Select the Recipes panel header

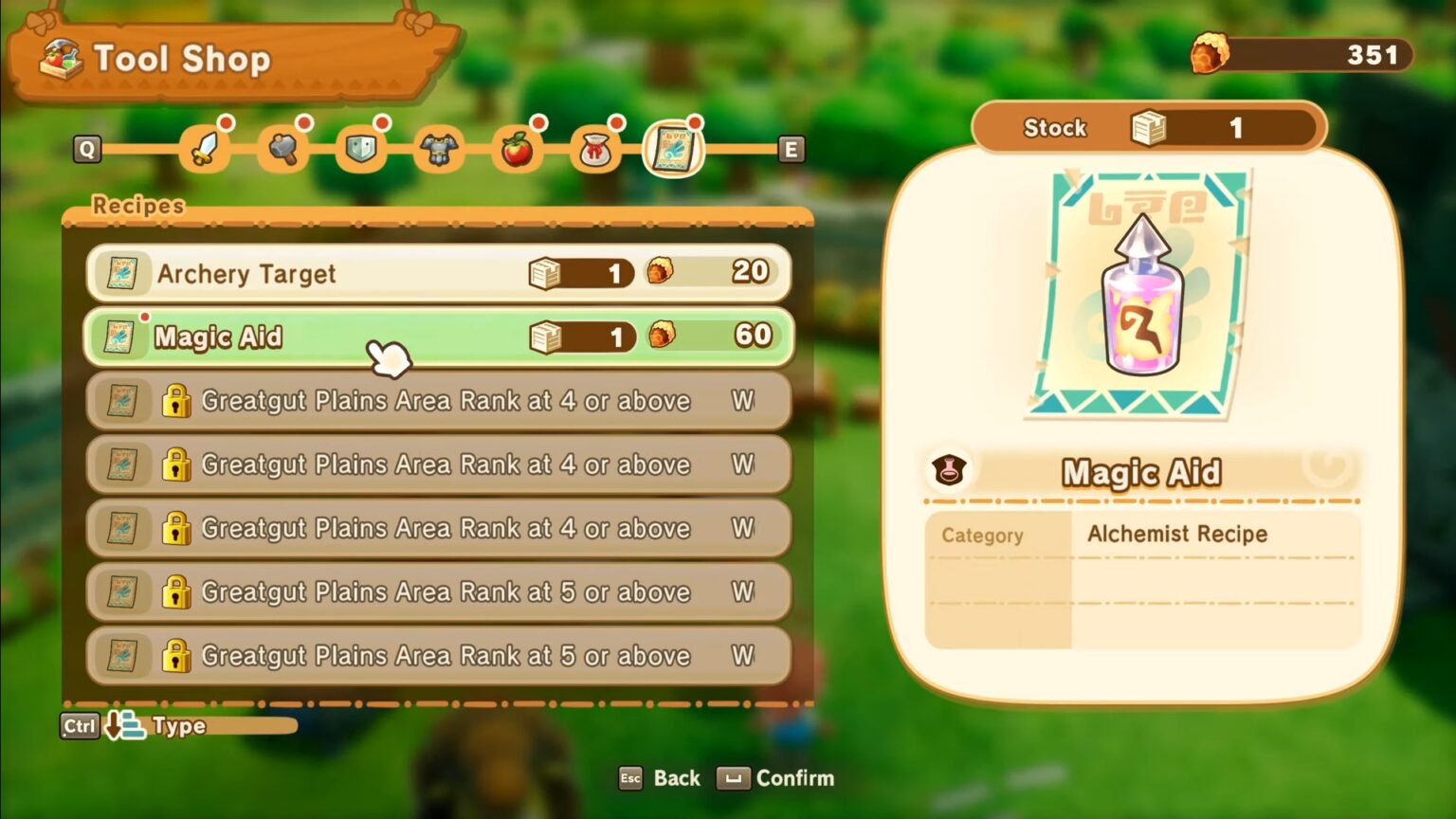point(138,206)
